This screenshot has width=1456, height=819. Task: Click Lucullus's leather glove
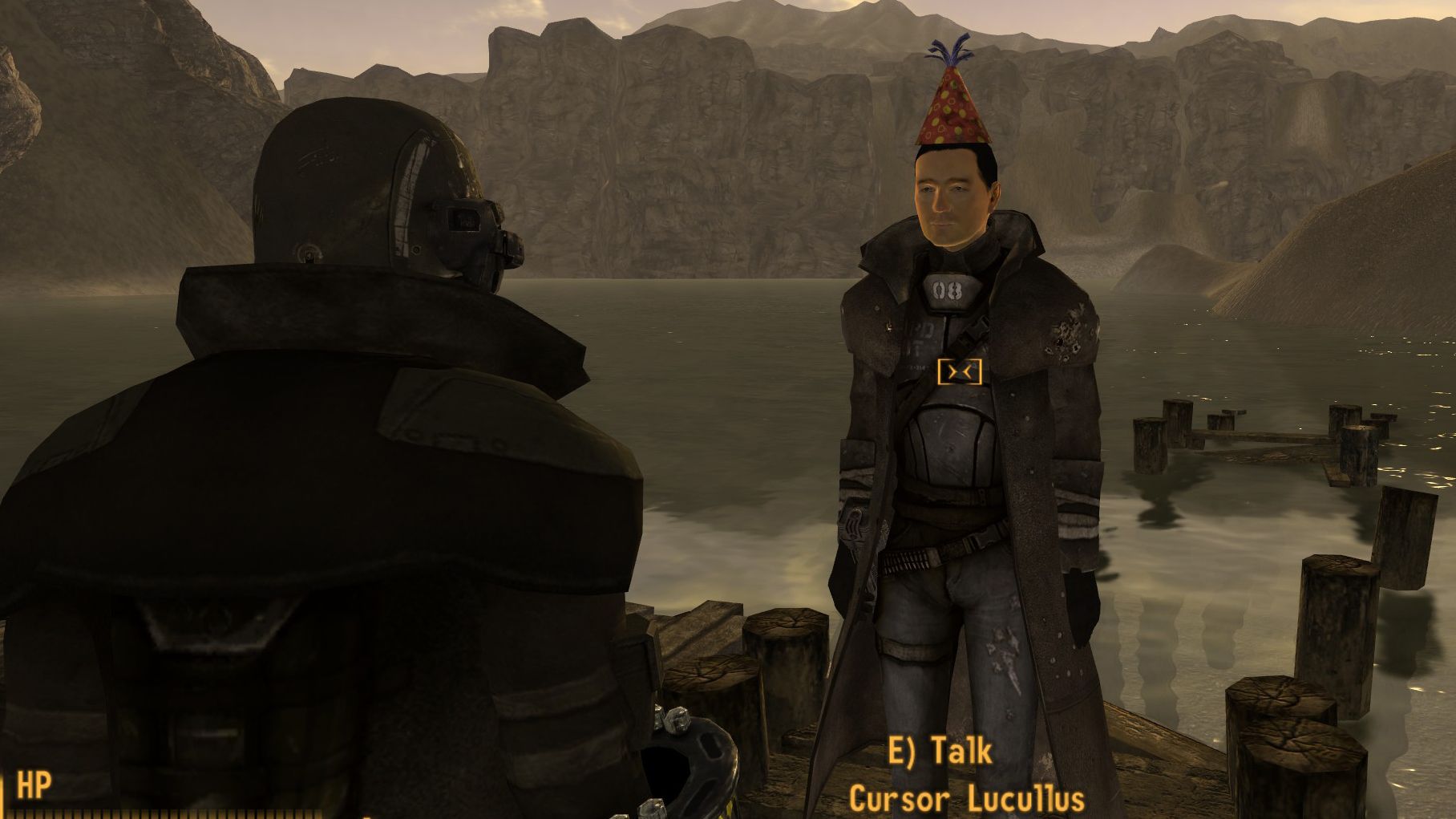pos(855,524)
